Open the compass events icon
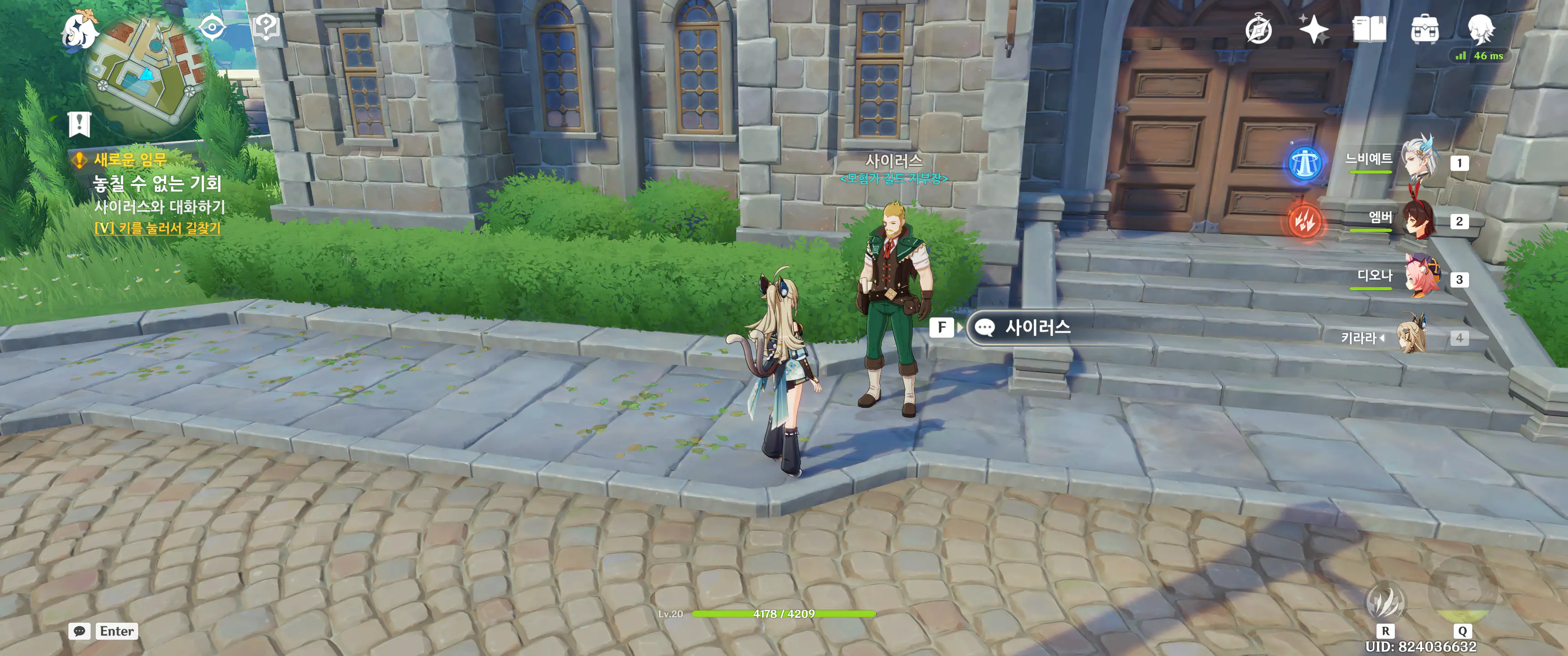 (x=1258, y=30)
